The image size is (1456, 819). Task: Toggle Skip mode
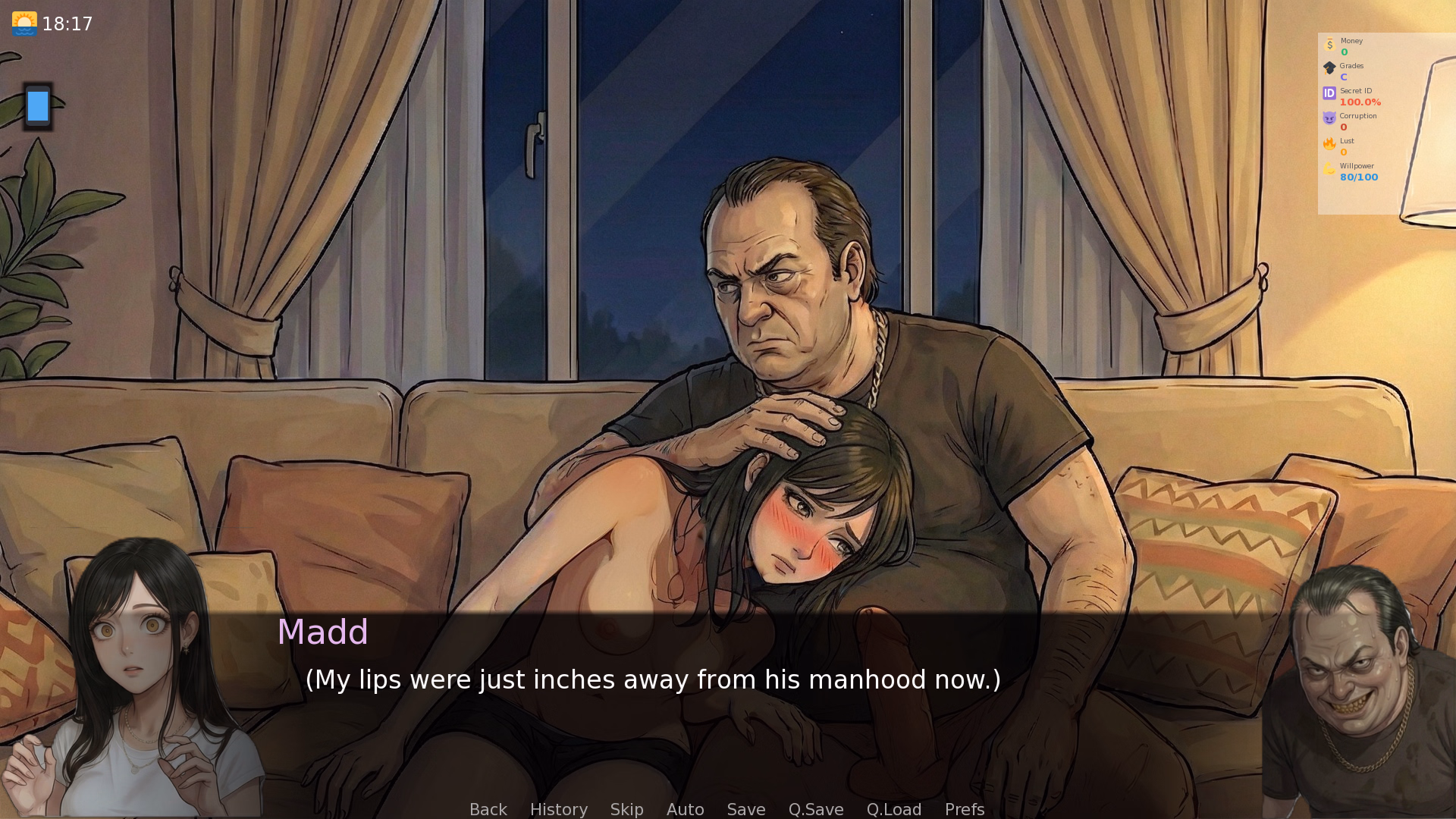click(626, 809)
